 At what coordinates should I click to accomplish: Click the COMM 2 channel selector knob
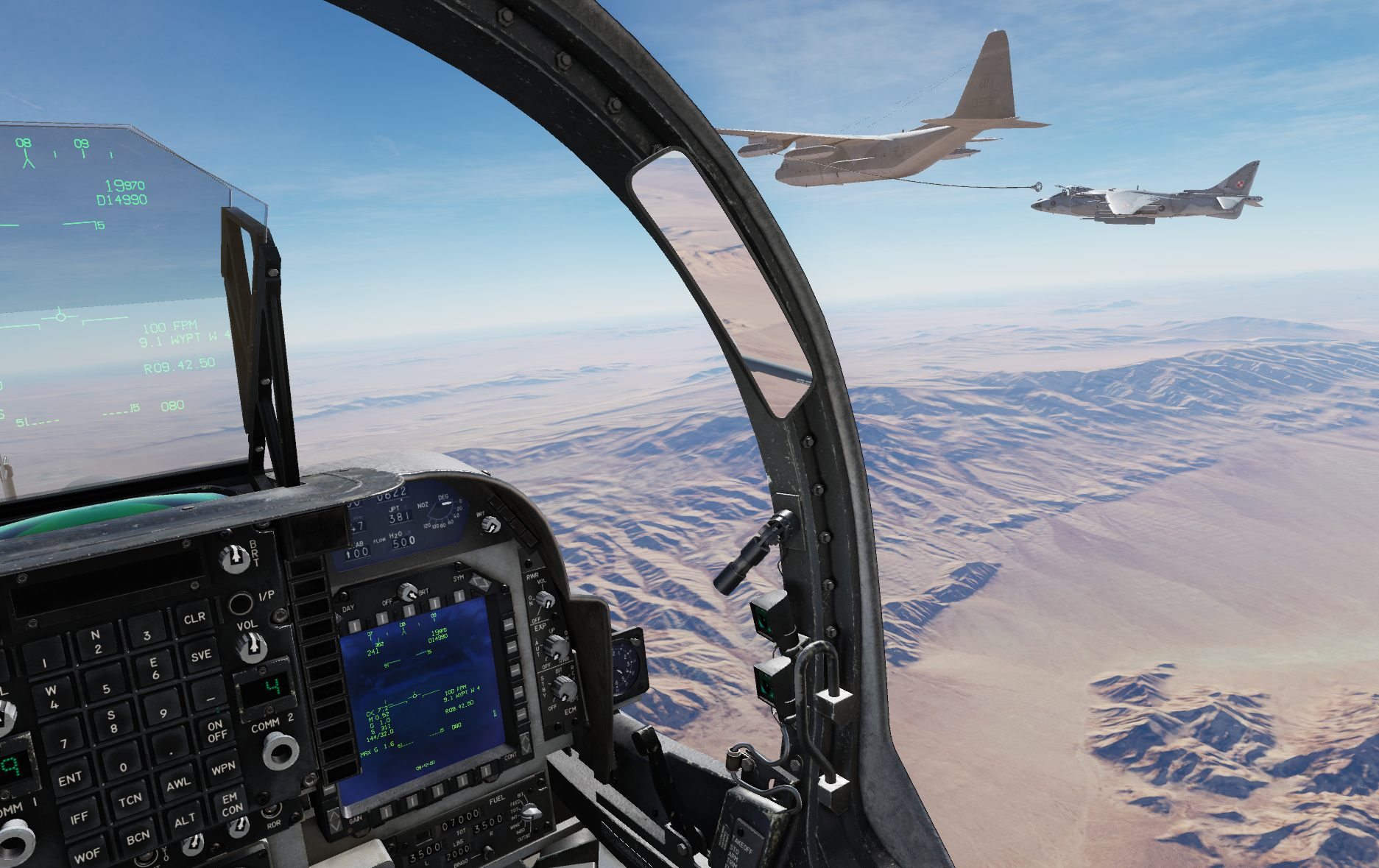(281, 751)
